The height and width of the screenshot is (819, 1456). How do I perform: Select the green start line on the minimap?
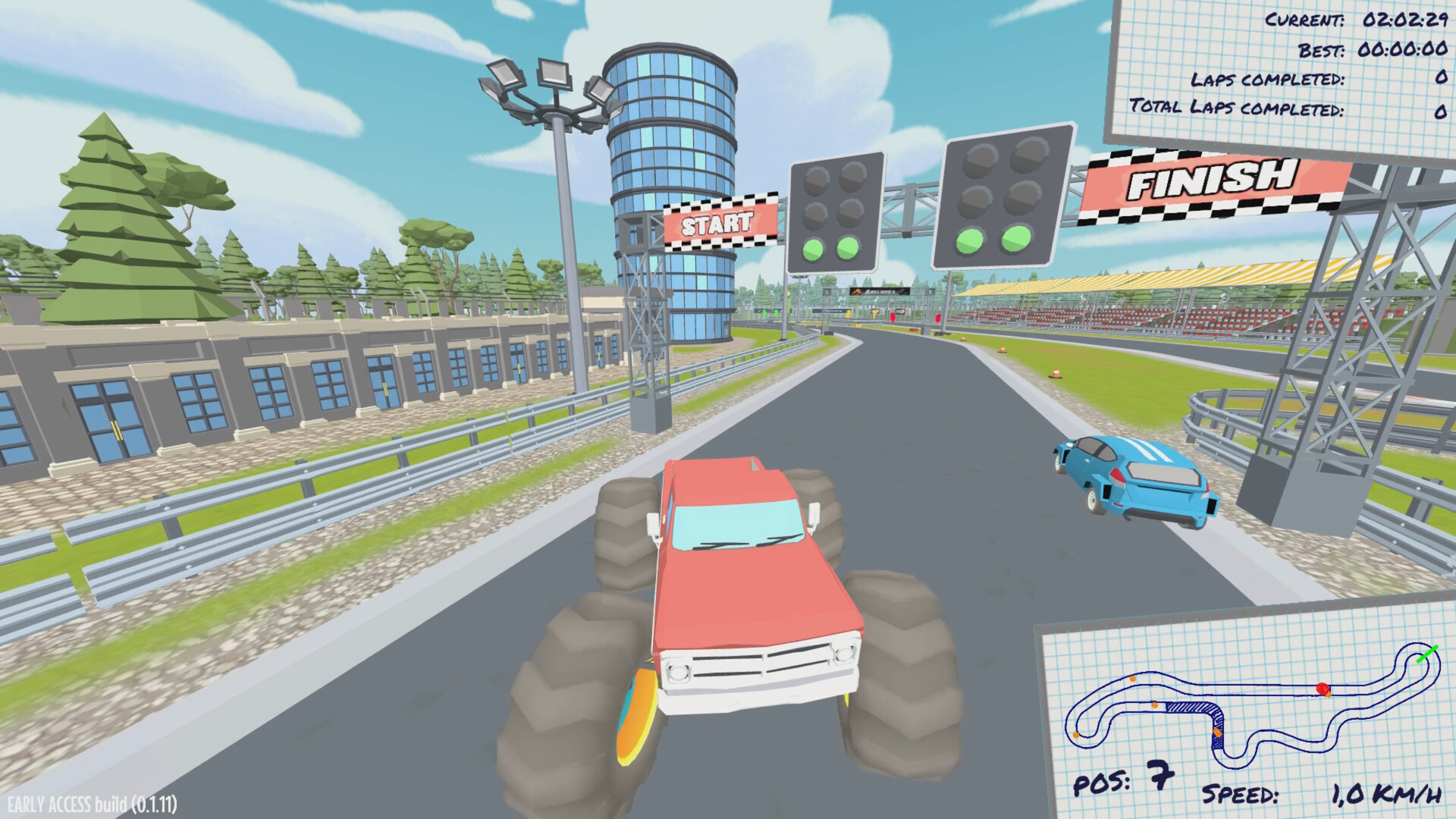click(x=1426, y=654)
